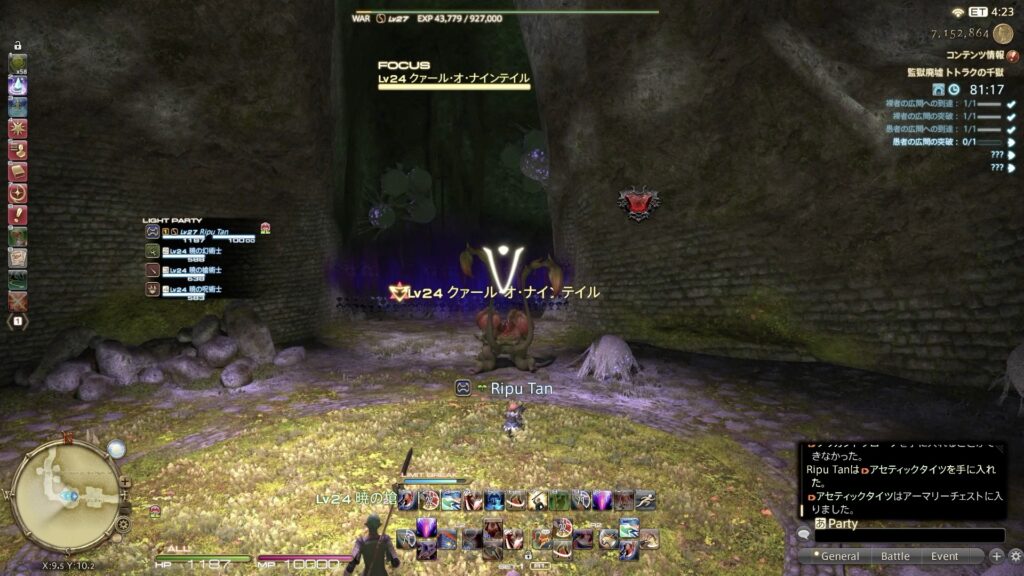Select the General chat tab

(839, 556)
